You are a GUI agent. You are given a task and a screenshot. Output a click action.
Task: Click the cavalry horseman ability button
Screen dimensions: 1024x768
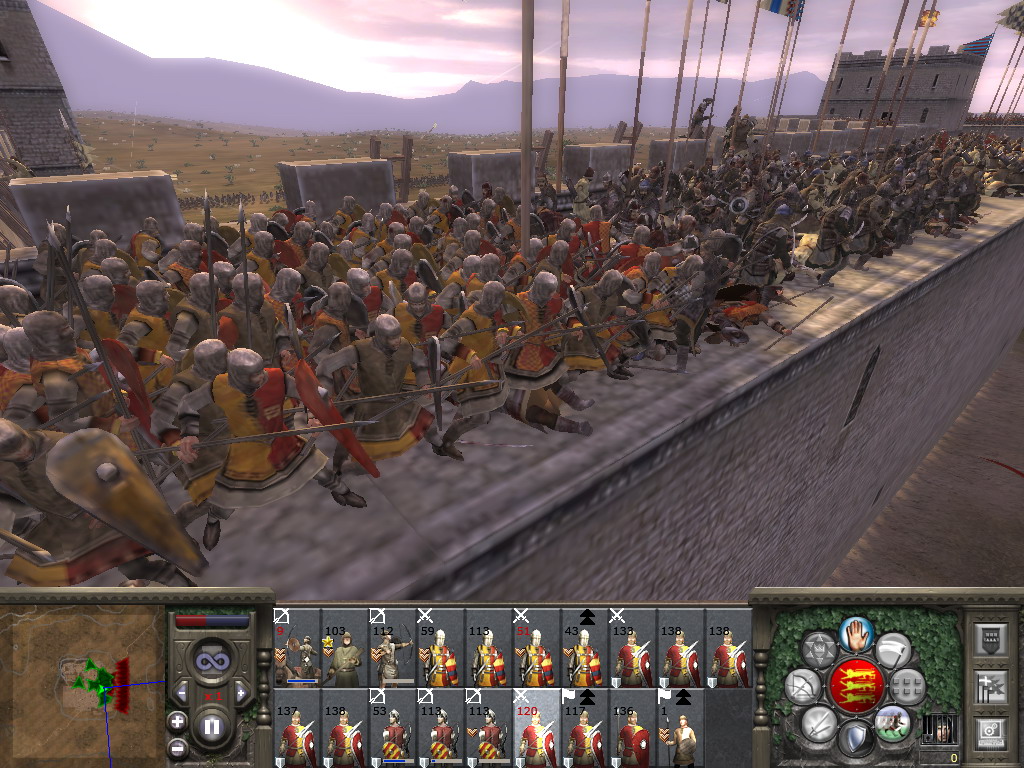892,721
